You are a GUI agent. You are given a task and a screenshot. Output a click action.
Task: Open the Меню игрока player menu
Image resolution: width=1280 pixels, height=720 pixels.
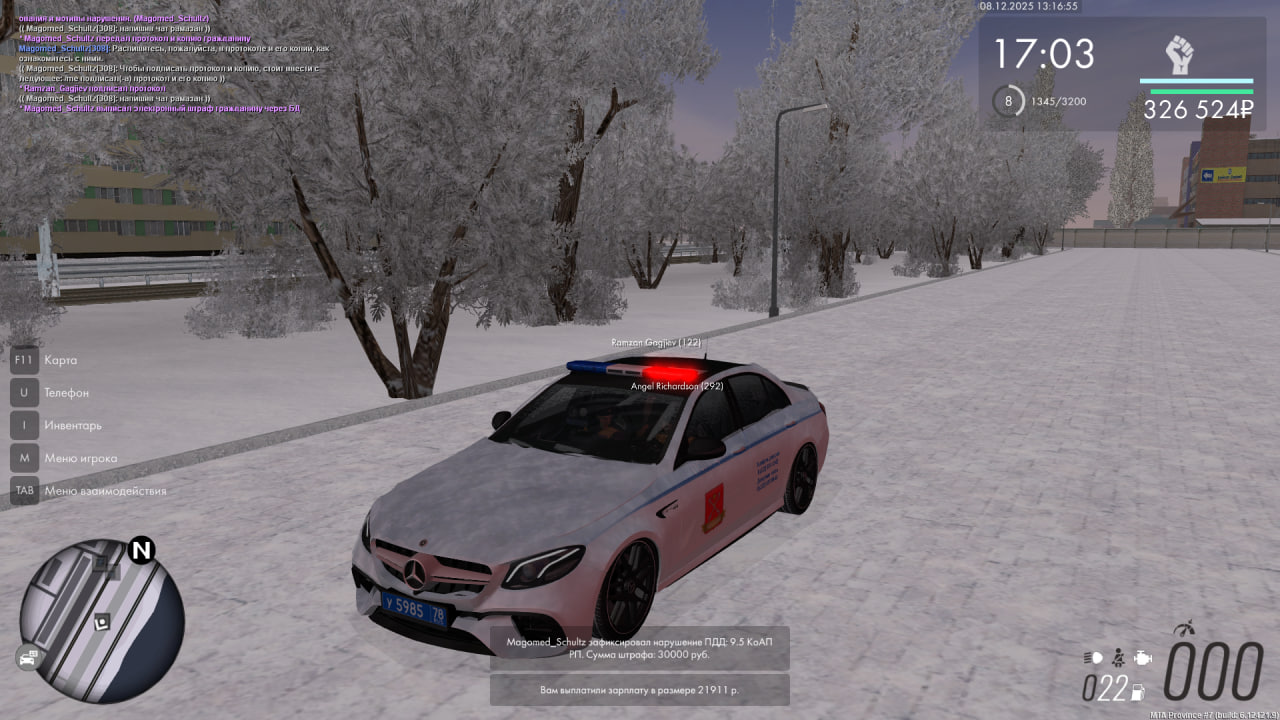click(x=80, y=458)
